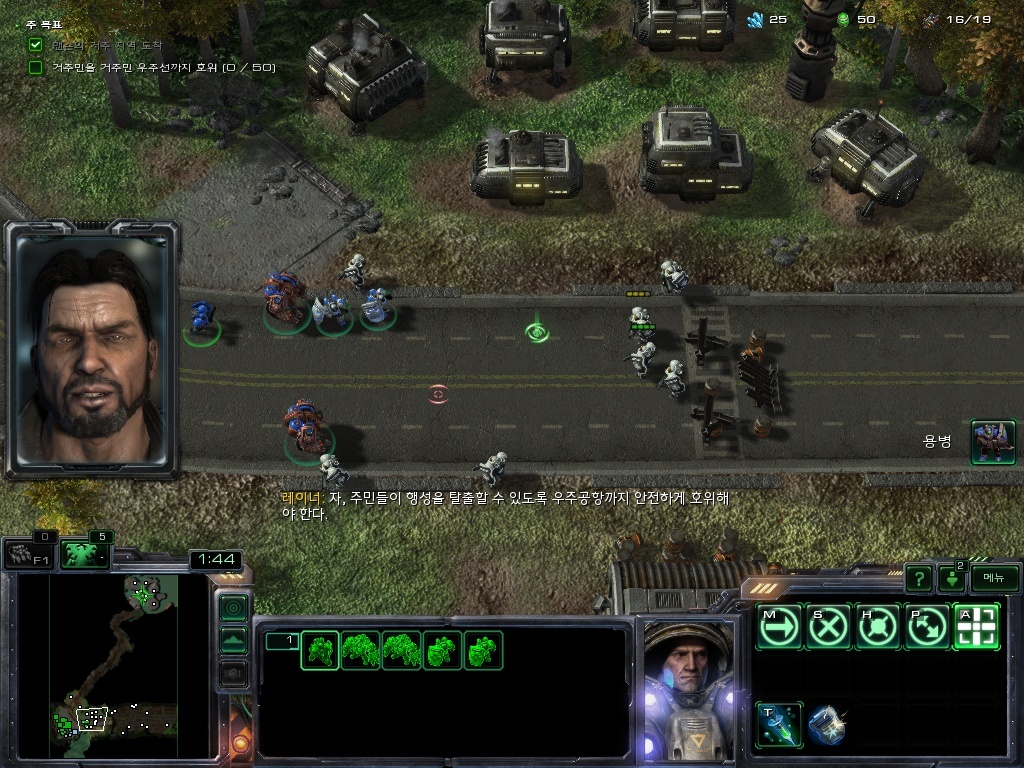The height and width of the screenshot is (768, 1024).
Task: Select the first marine in selection panel
Action: click(320, 650)
